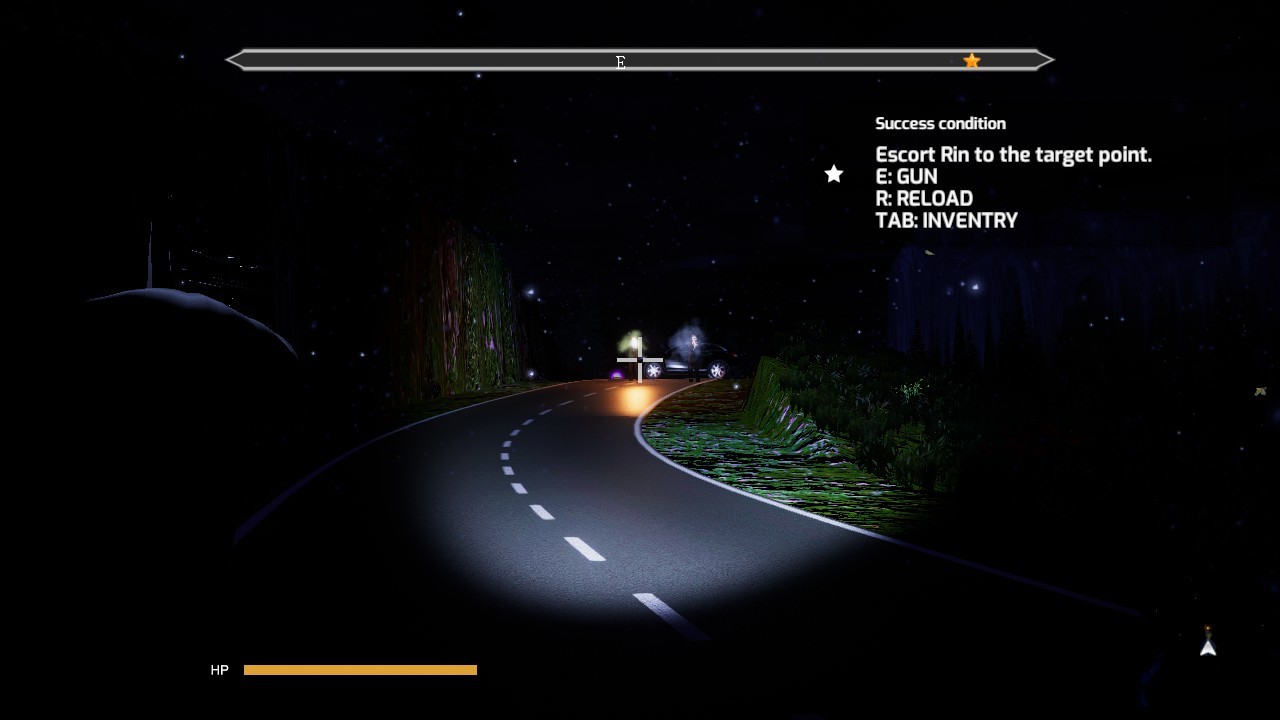Click the purple light near the vehicle
Image resolution: width=1280 pixels, height=720 pixels.
pyautogui.click(x=615, y=375)
